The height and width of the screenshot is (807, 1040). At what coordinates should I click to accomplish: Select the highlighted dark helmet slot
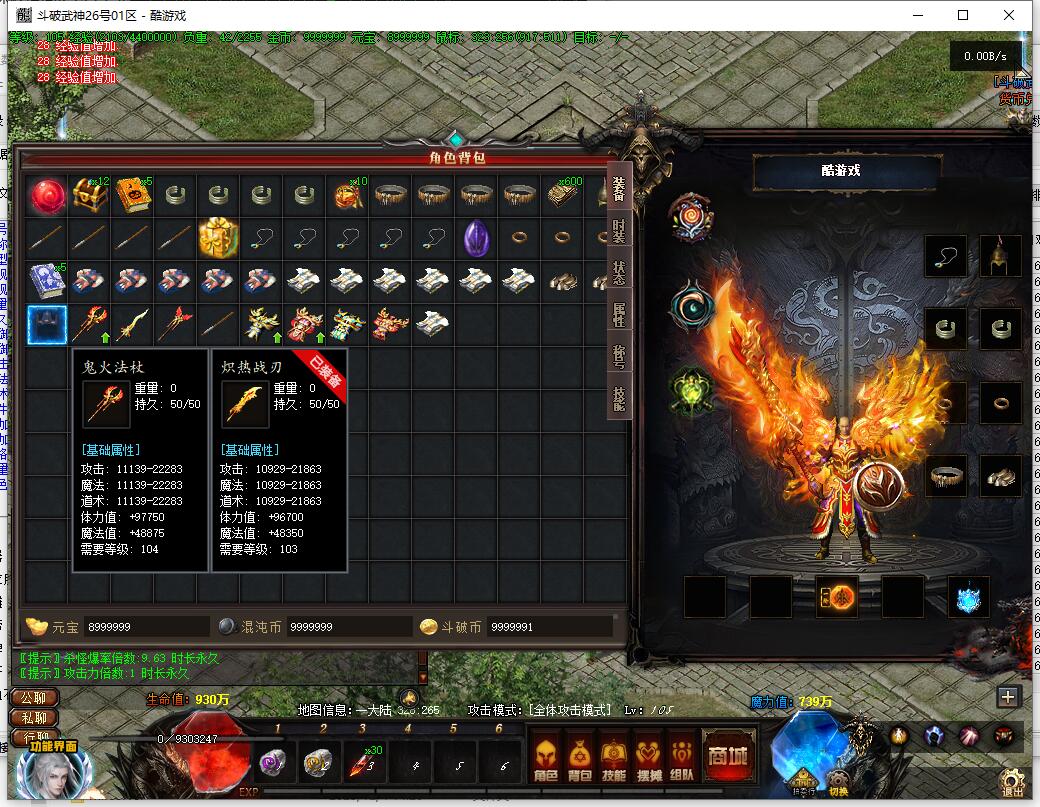click(x=47, y=324)
